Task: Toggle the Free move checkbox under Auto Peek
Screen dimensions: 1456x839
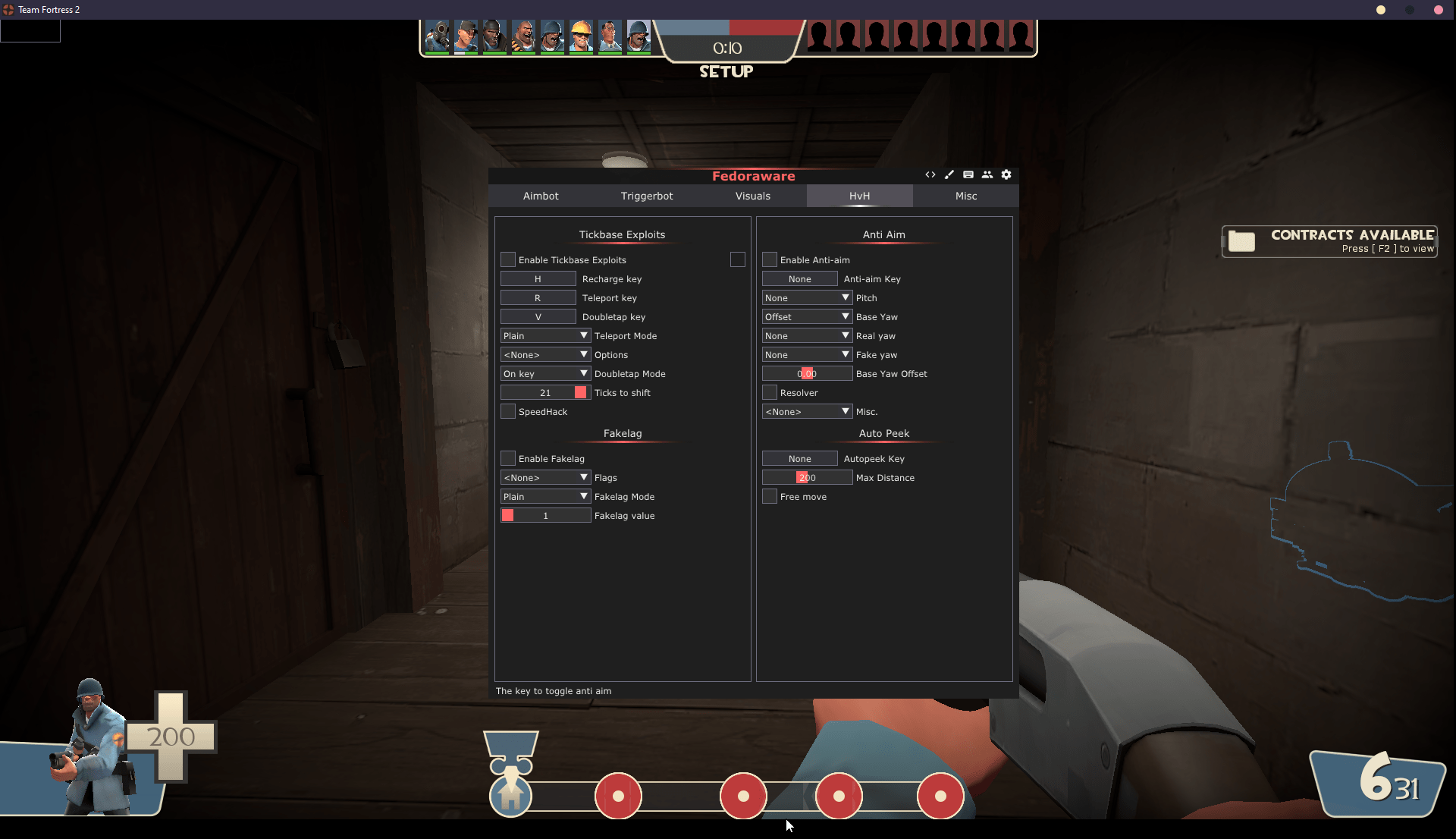Action: click(x=769, y=496)
